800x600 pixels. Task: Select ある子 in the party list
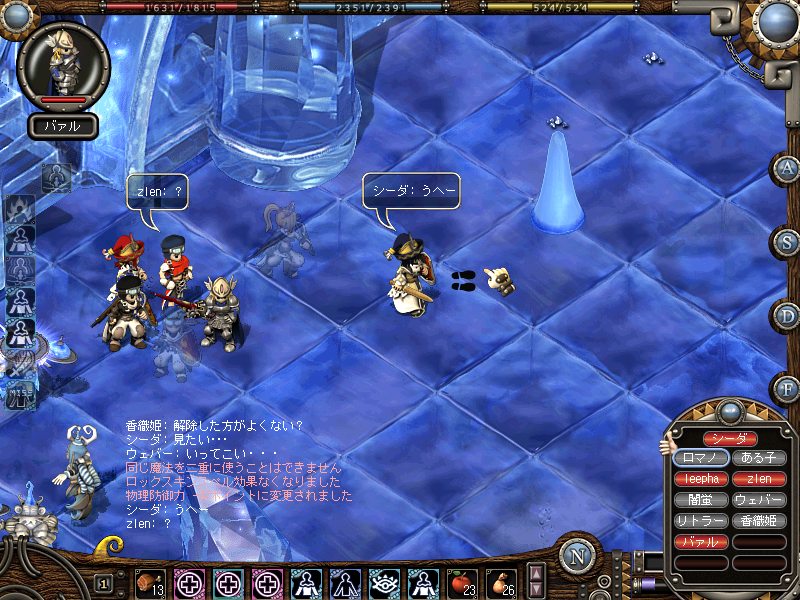tap(759, 458)
